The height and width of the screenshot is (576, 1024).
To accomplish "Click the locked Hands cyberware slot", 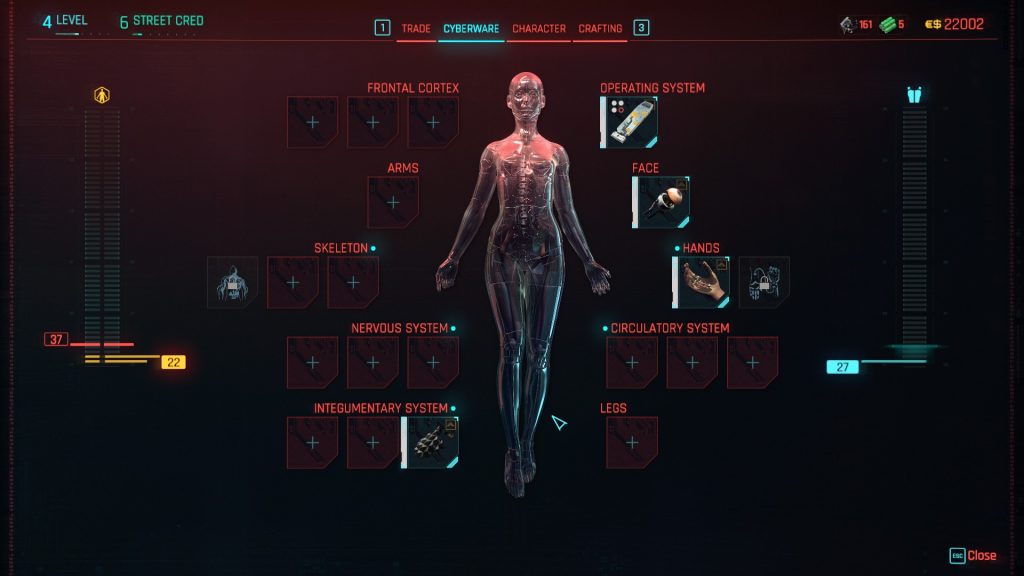I will (764, 283).
